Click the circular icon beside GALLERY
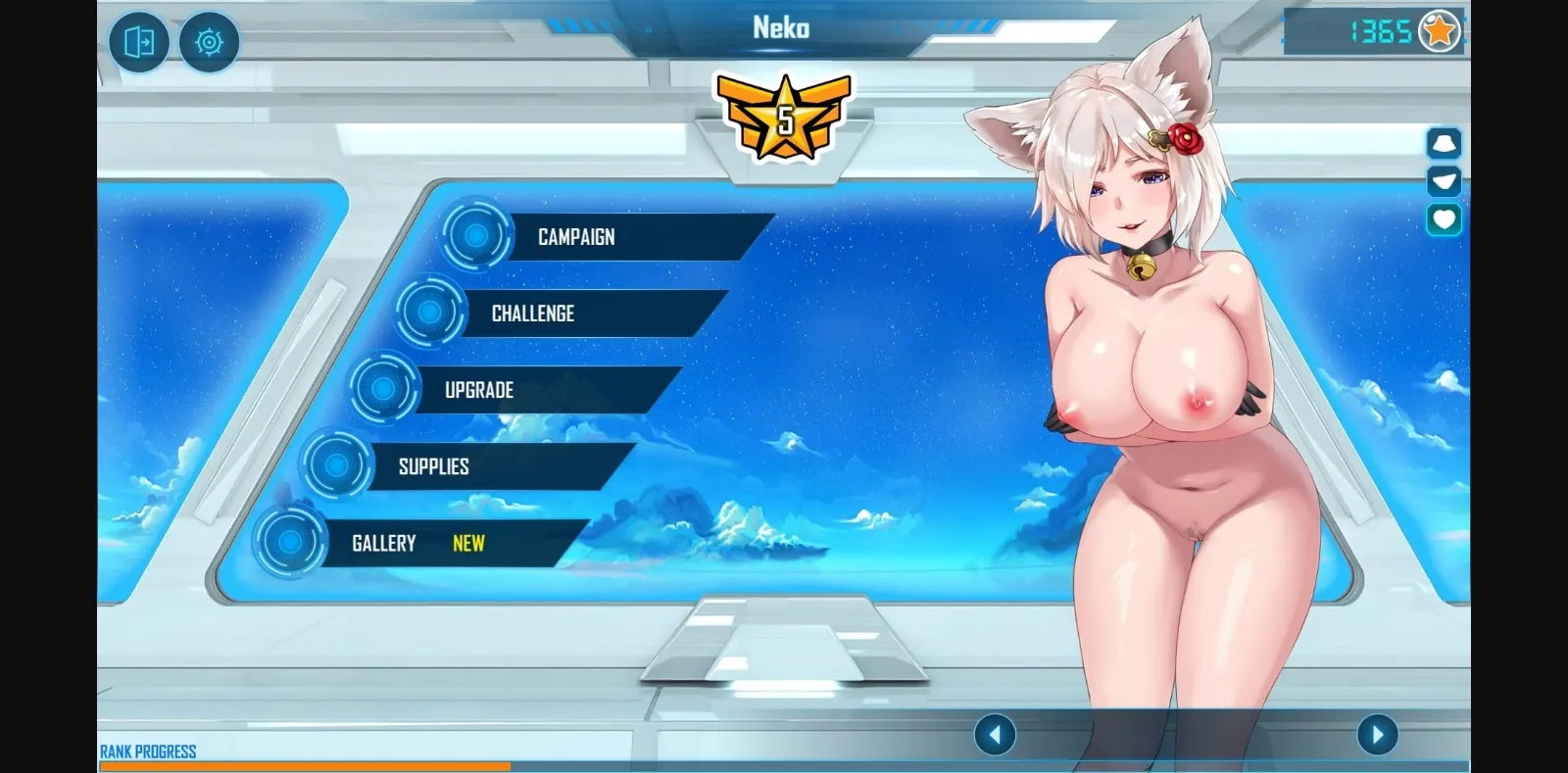This screenshot has height=773, width=1568. tap(290, 543)
